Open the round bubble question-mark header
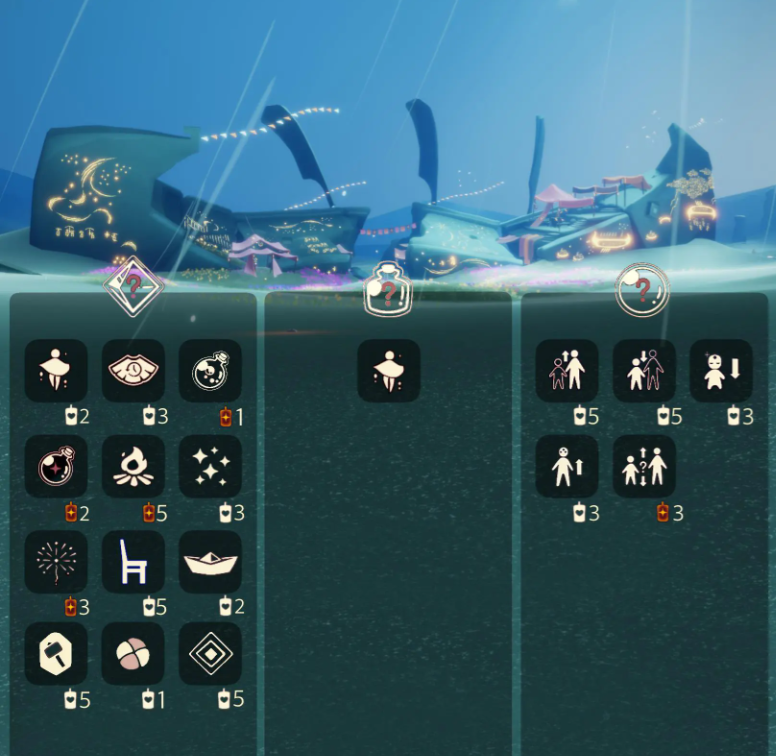This screenshot has height=756, width=776. pos(642,290)
